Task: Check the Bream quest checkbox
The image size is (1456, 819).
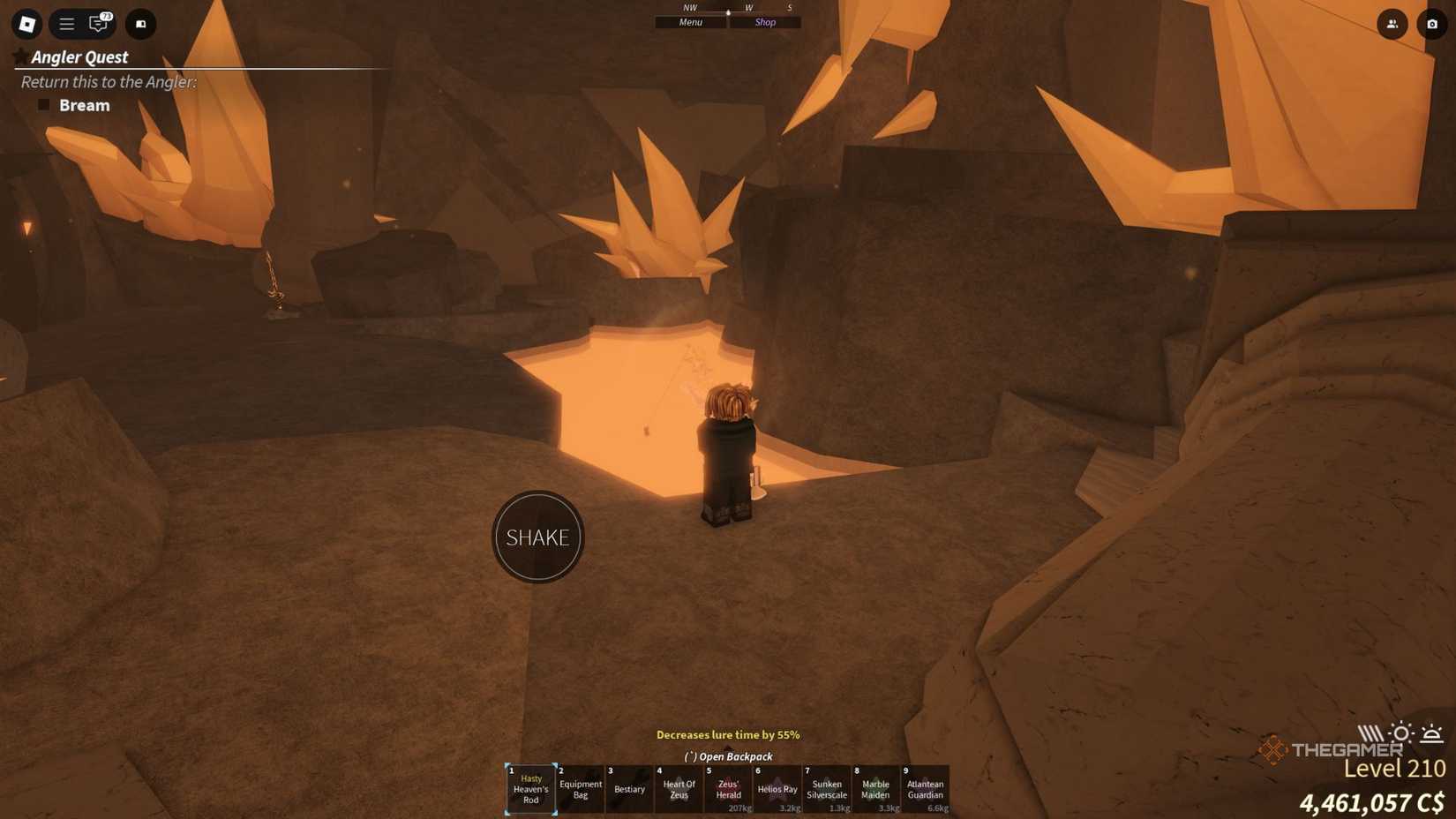Action: click(43, 104)
